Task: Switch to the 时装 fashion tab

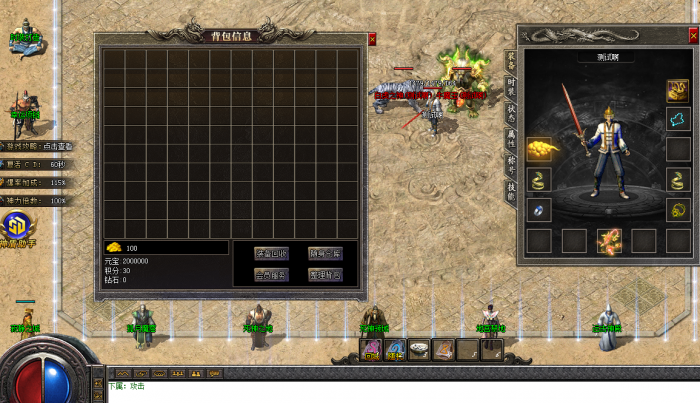Action: [x=511, y=88]
